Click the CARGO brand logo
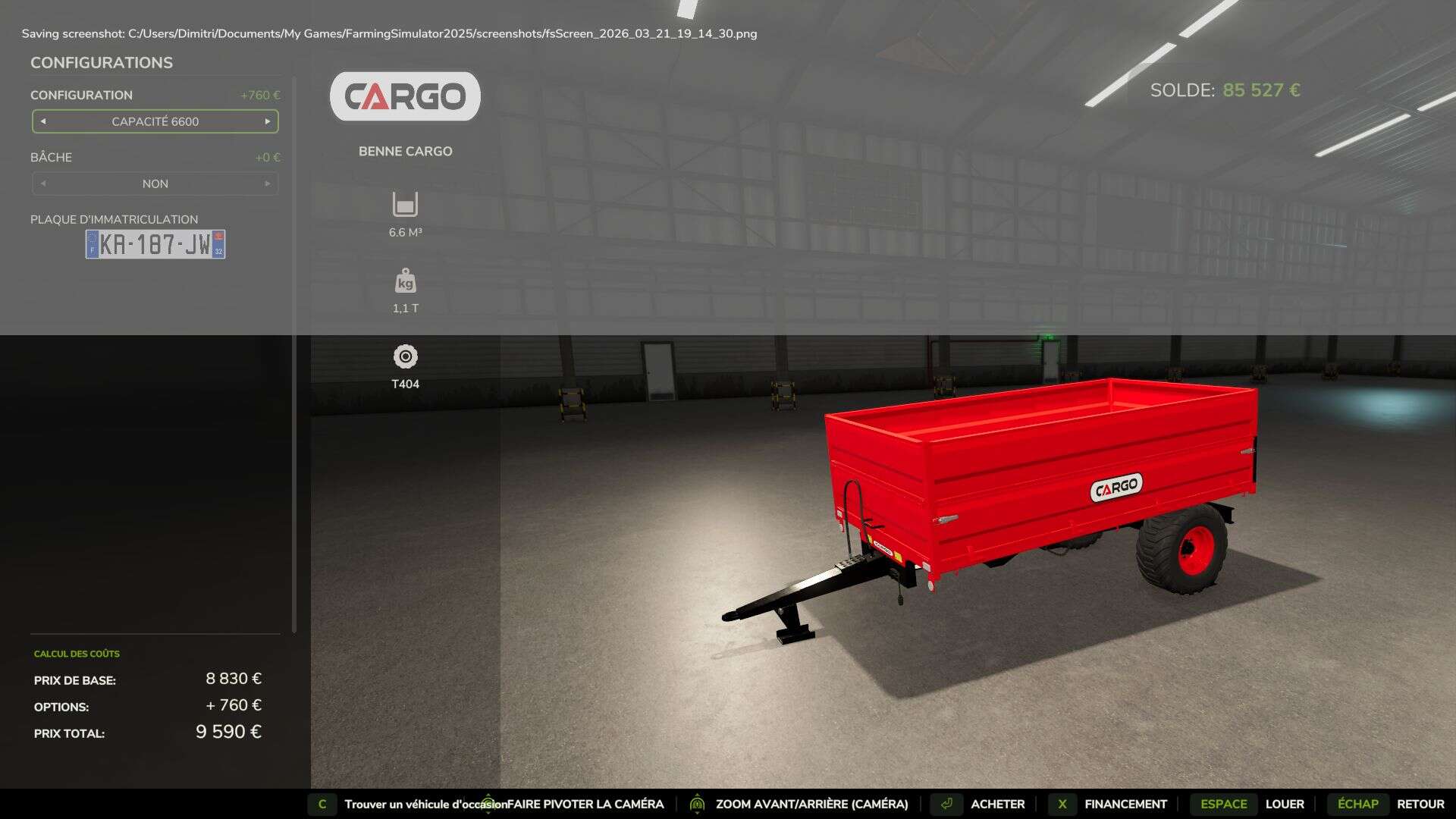The height and width of the screenshot is (819, 1456). (x=405, y=96)
